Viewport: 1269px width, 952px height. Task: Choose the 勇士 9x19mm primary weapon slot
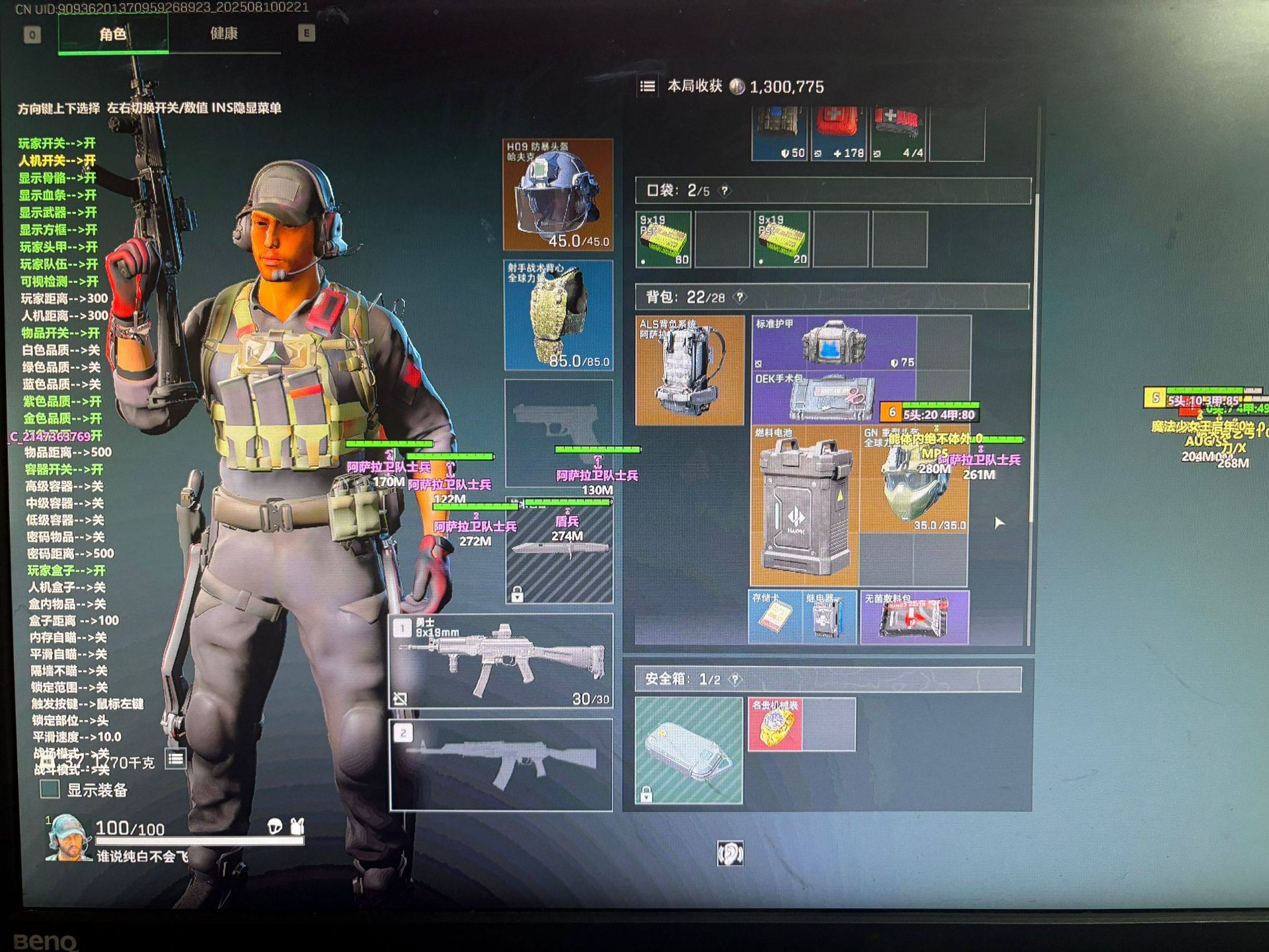[x=501, y=661]
